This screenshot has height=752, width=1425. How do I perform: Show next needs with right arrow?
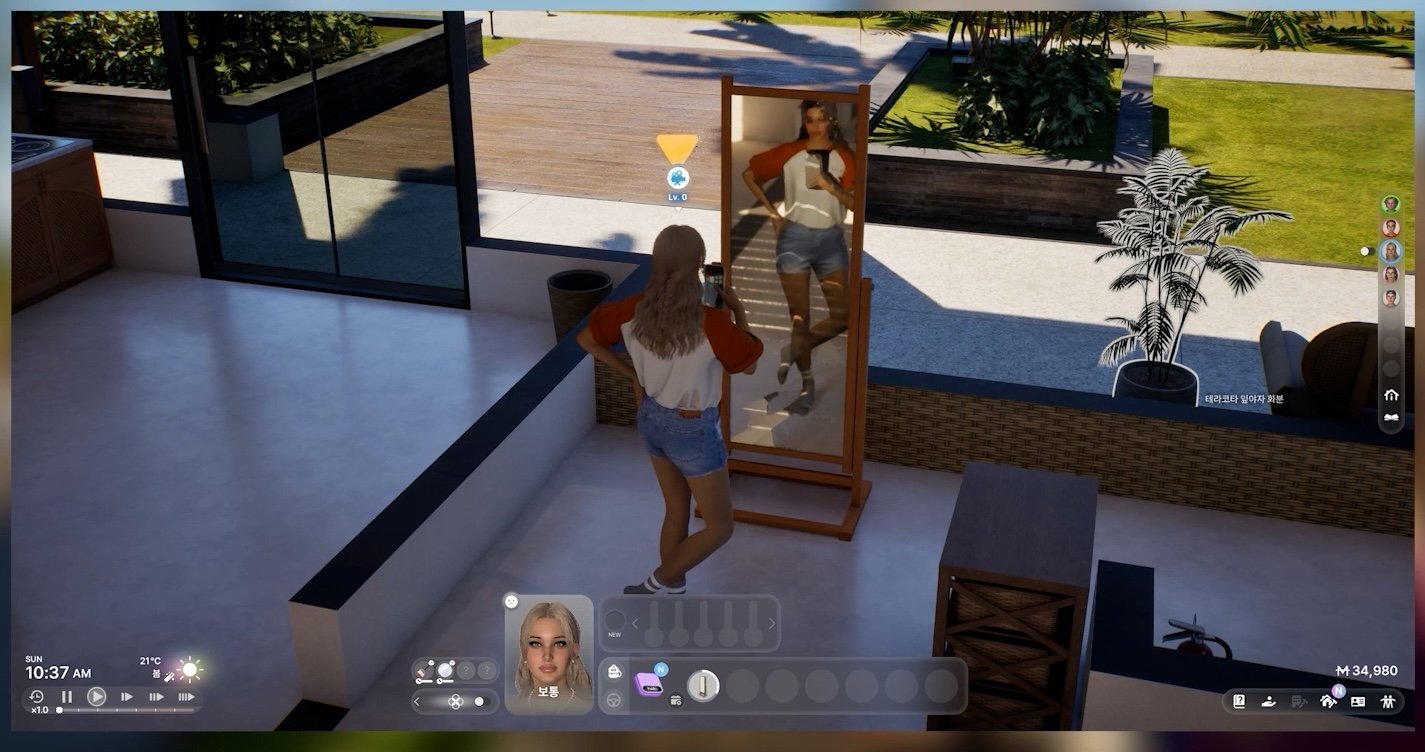tap(772, 623)
